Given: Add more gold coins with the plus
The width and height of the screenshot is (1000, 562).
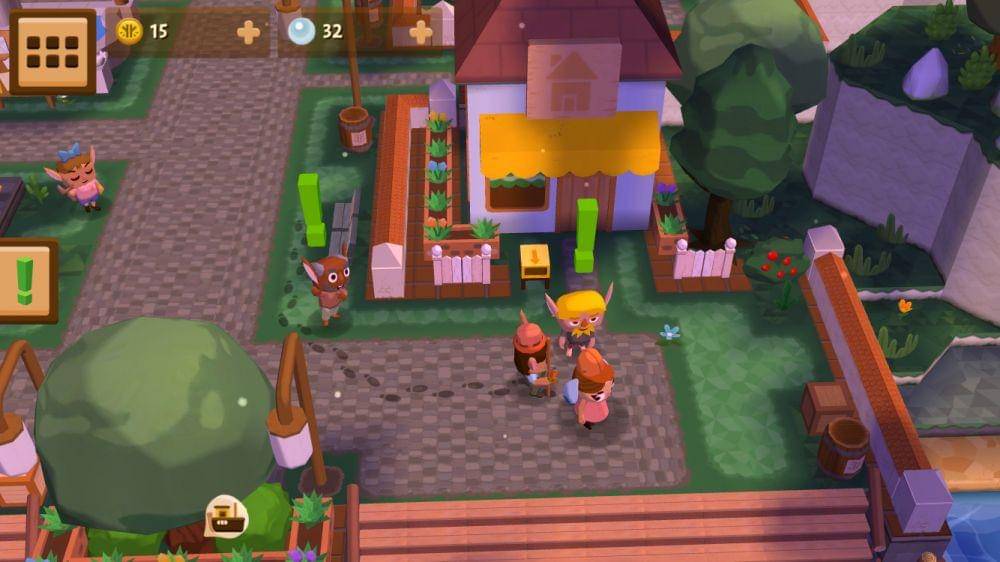Looking at the screenshot, I should click(x=248, y=32).
